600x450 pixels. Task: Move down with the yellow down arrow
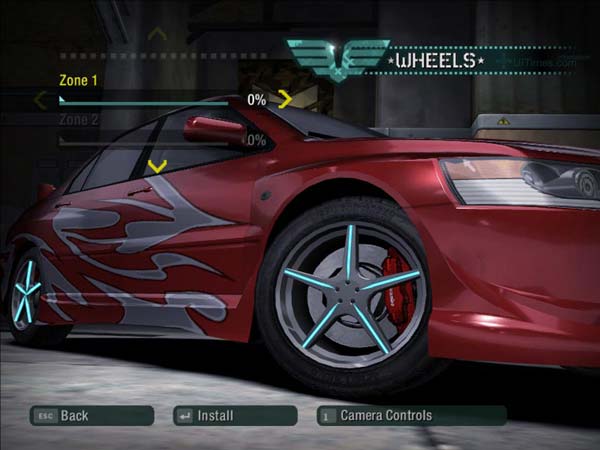156,166
